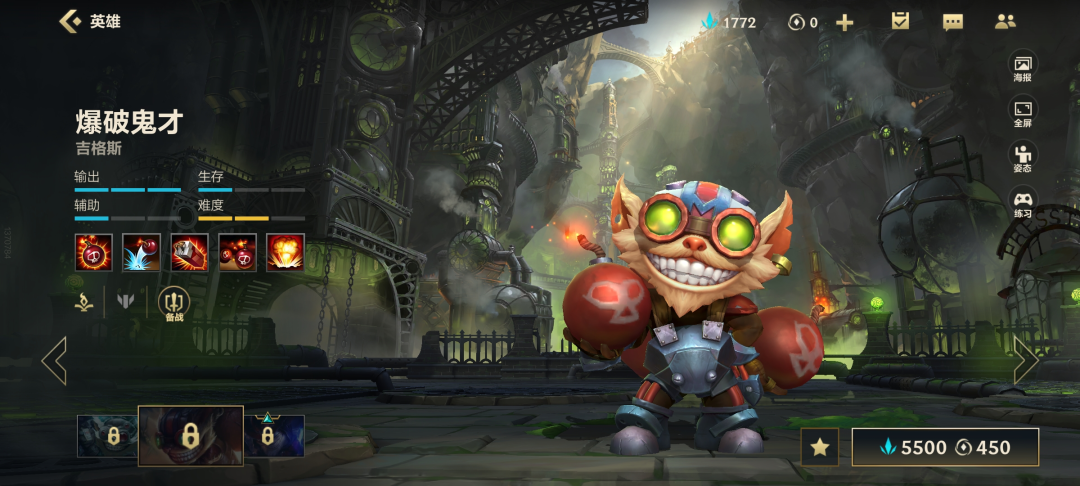Switch to 全屏 fullscreen view
The image size is (1080, 486).
(x=1022, y=112)
